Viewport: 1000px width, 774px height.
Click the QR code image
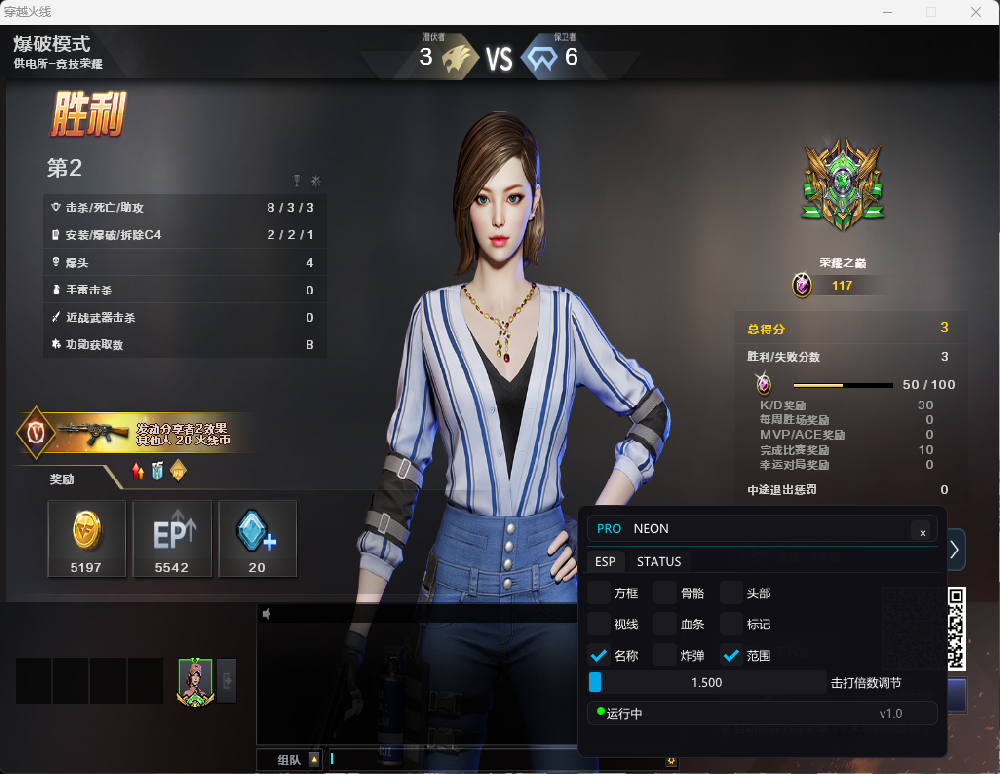pos(957,628)
